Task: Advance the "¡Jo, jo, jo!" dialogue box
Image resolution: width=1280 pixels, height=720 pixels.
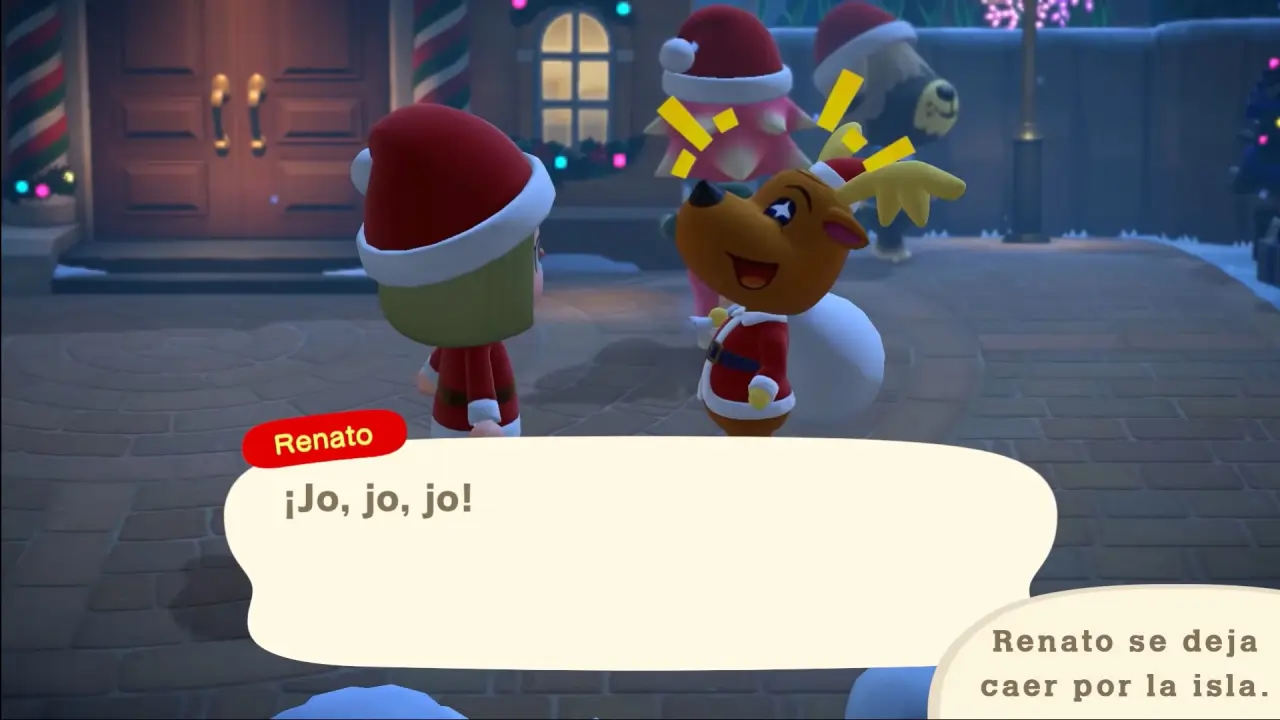Action: click(640, 555)
